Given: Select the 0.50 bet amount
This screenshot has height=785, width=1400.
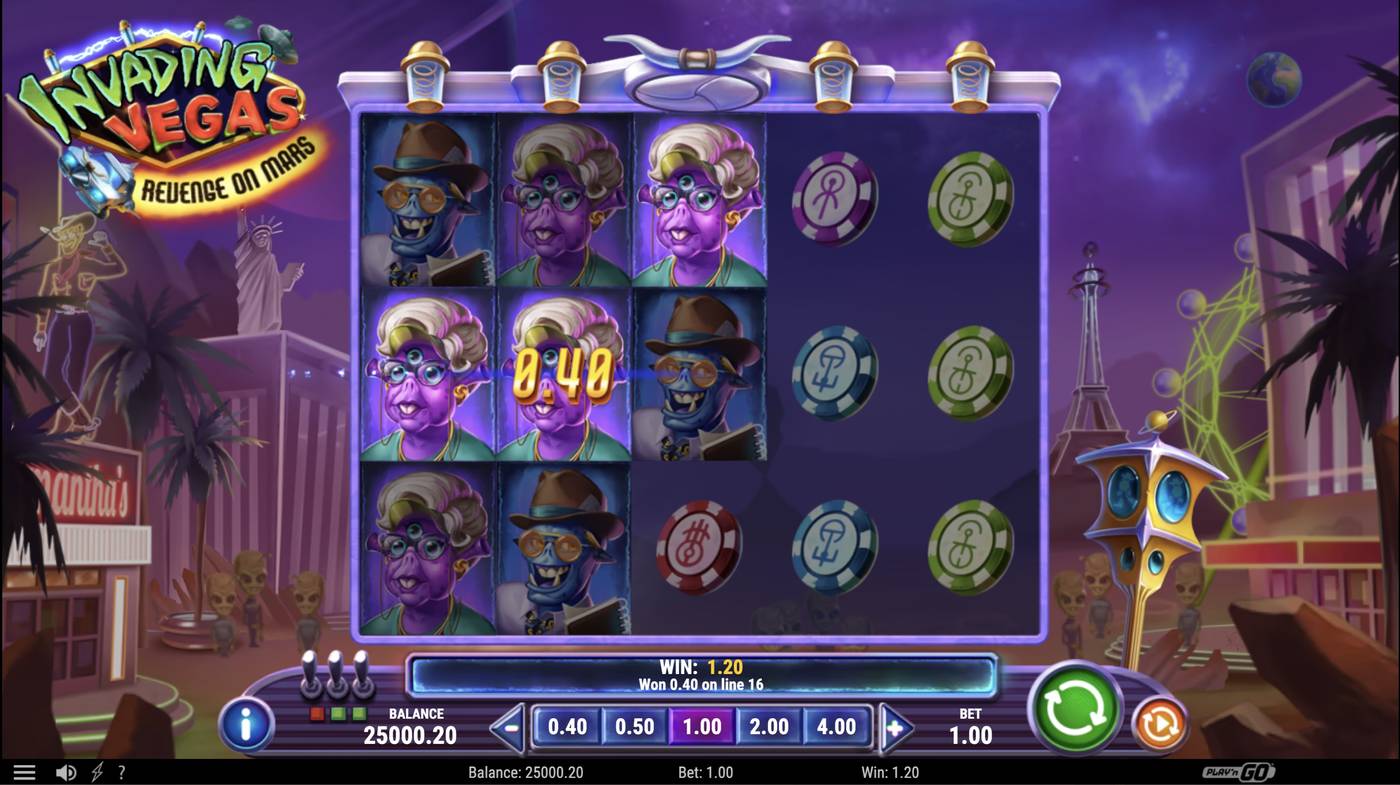Looking at the screenshot, I should (x=635, y=725).
